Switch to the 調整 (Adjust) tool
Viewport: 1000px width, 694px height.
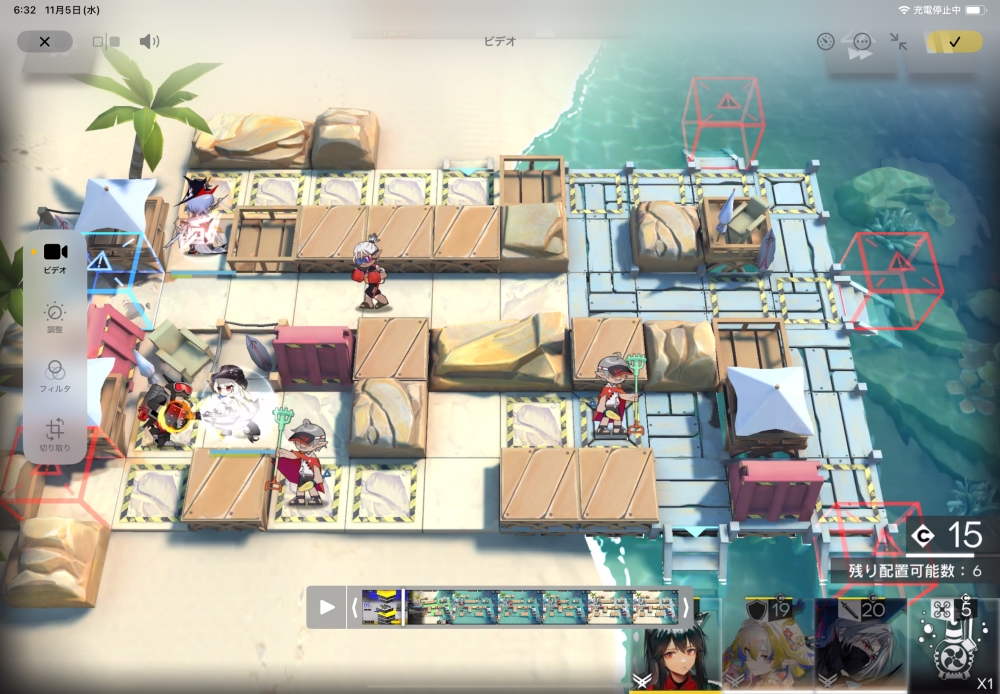(55, 317)
